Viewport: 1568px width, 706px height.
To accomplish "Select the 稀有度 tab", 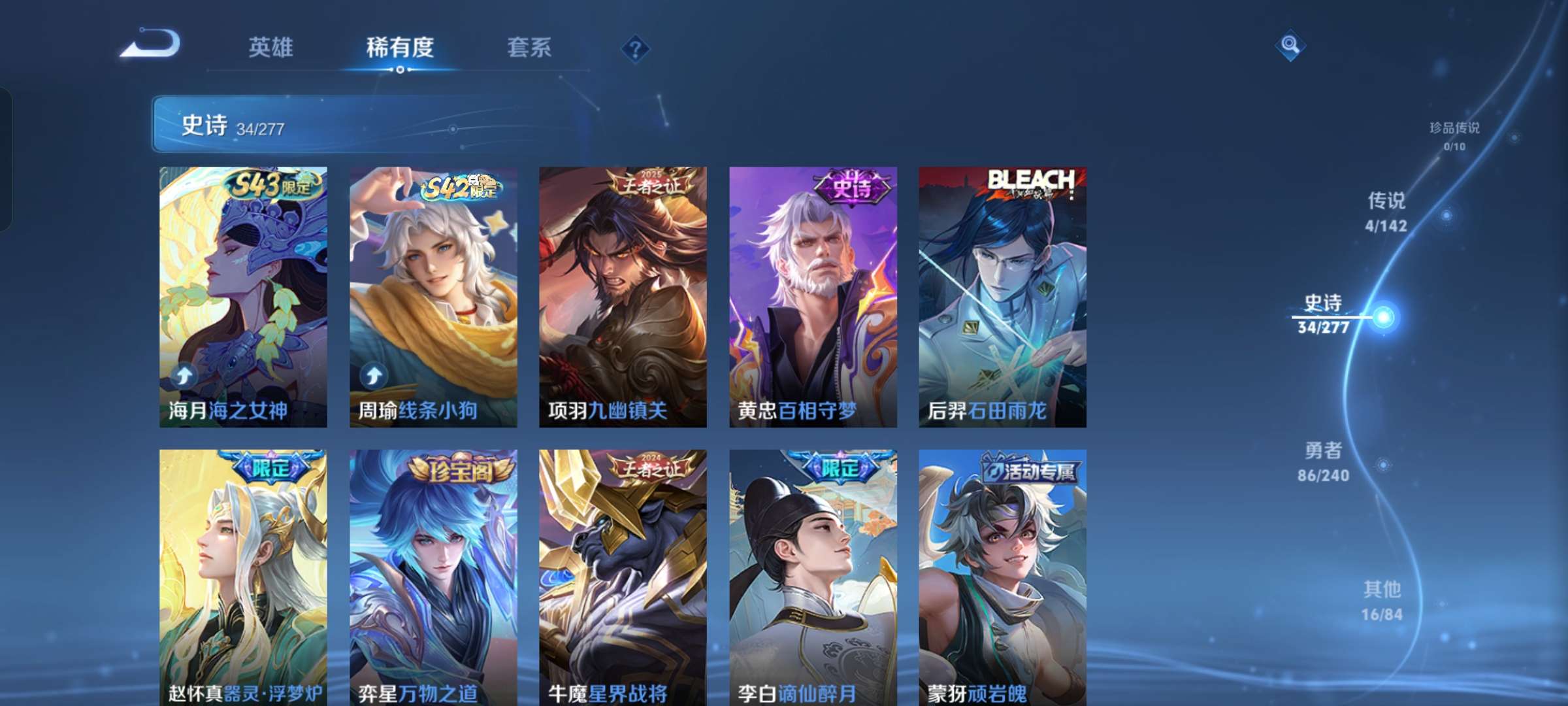I will (x=400, y=47).
